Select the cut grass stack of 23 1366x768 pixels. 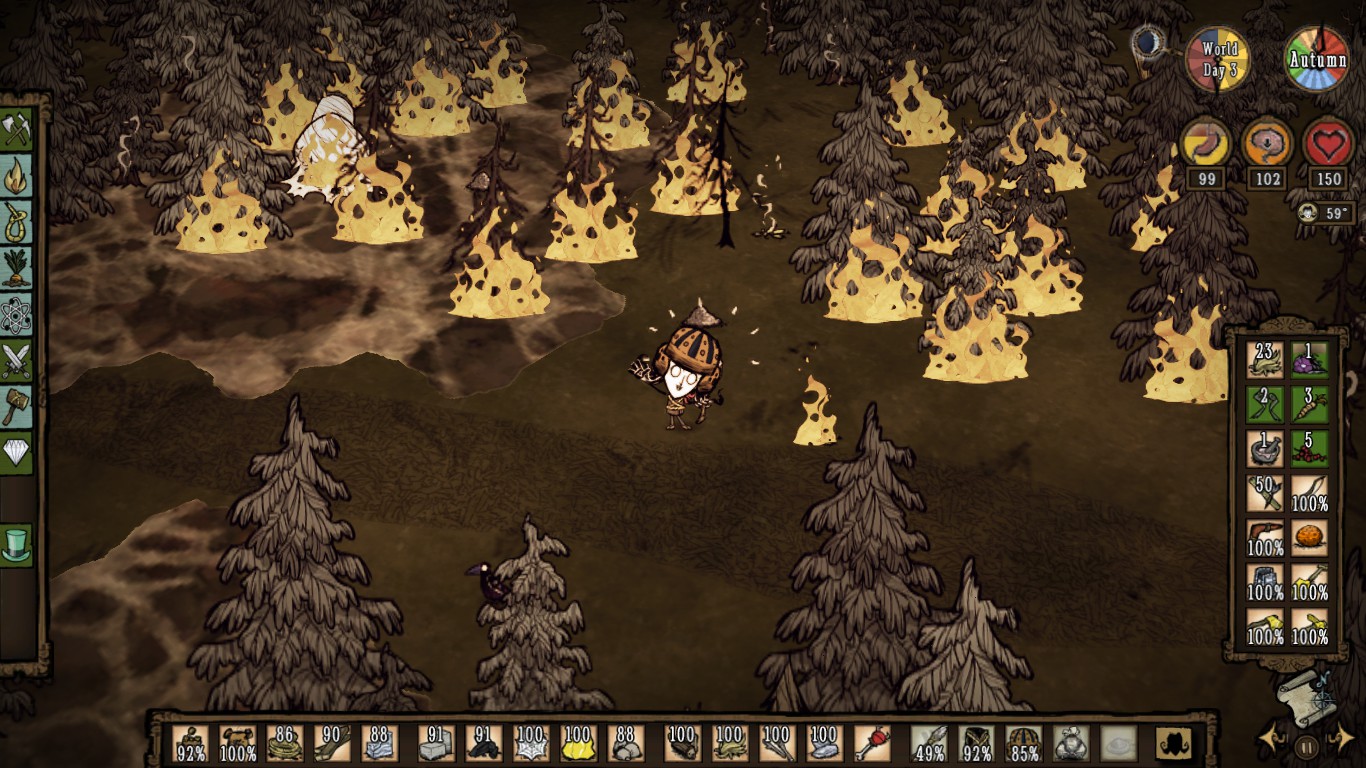(x=1265, y=358)
